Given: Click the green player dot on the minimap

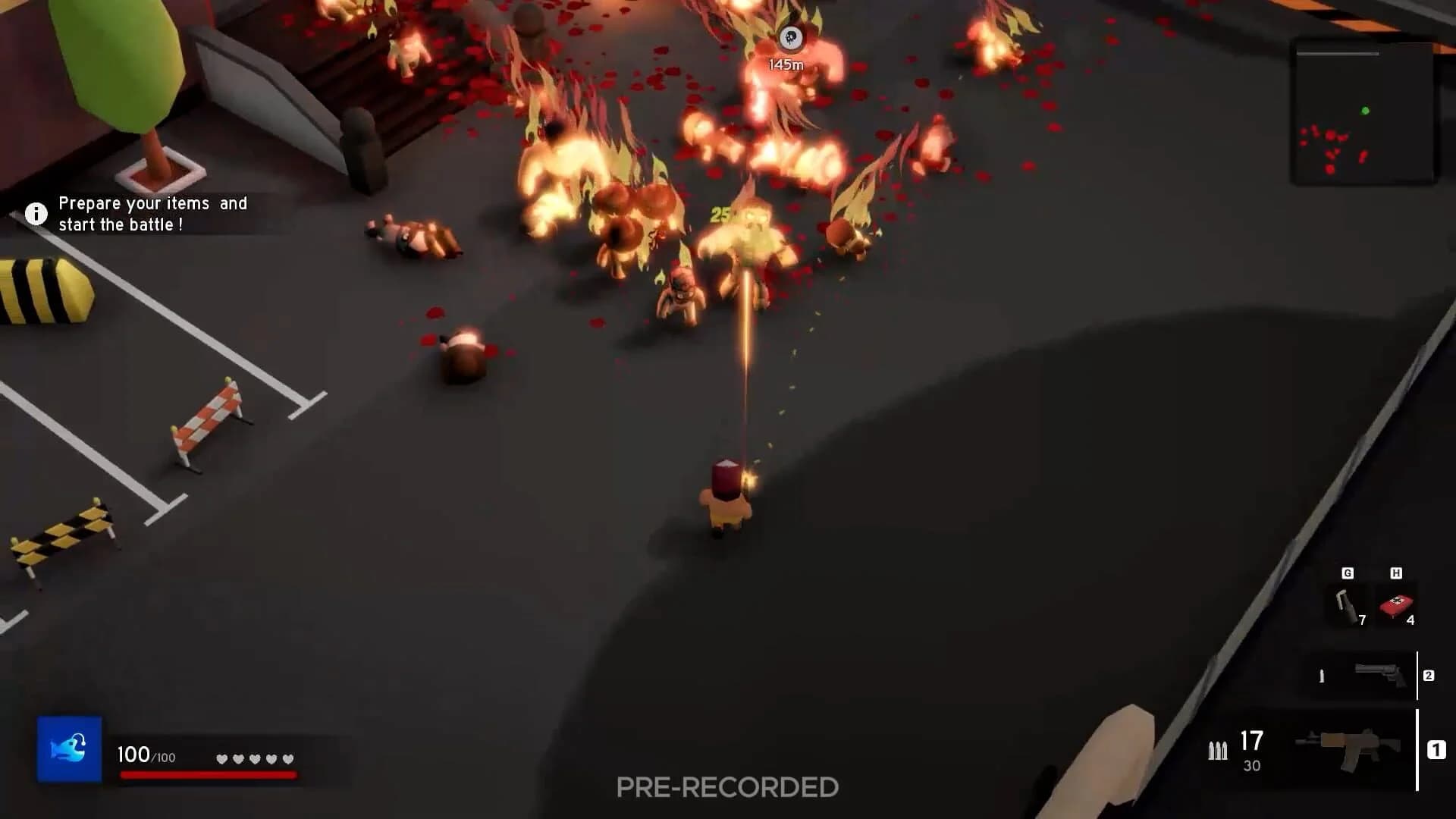Looking at the screenshot, I should tap(1365, 111).
